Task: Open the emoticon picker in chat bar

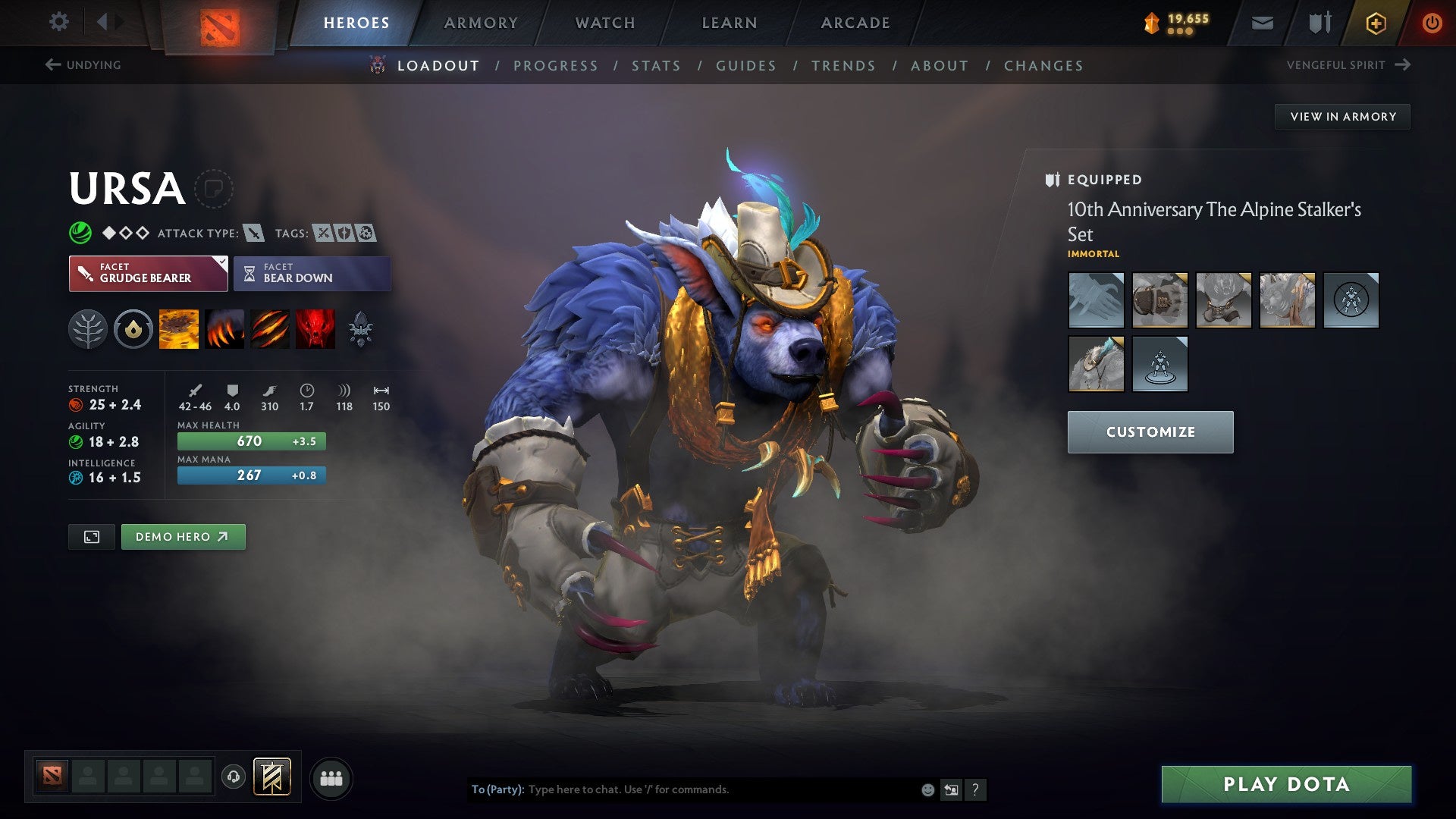Action: pos(927,789)
